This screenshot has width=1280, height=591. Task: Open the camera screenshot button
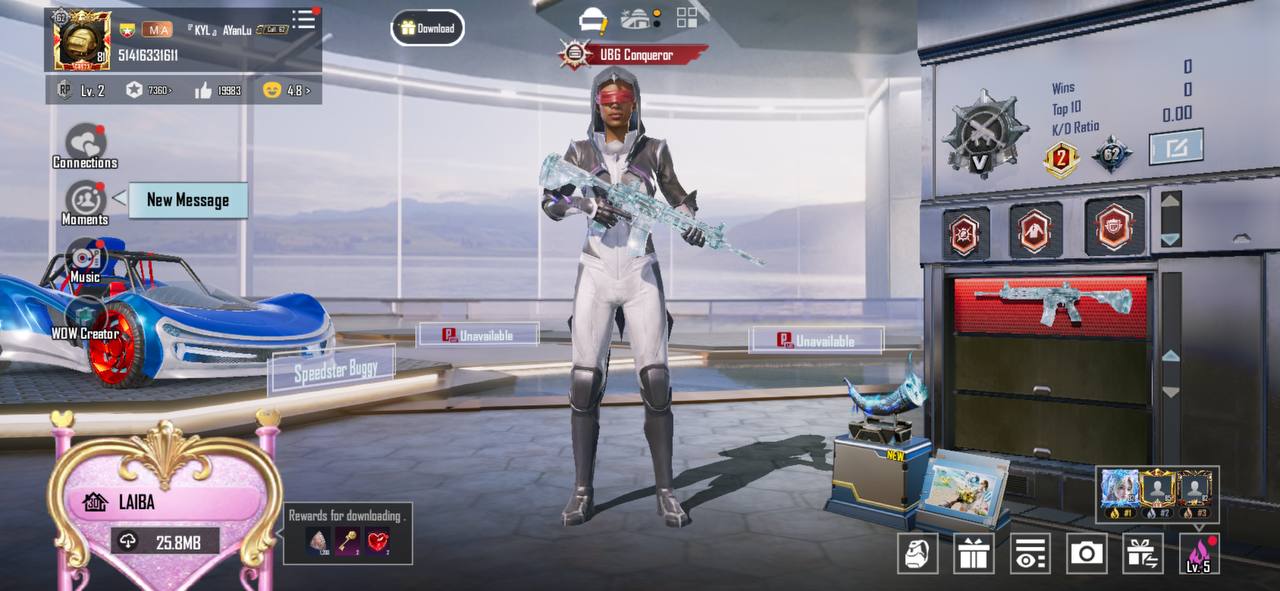coord(1086,553)
